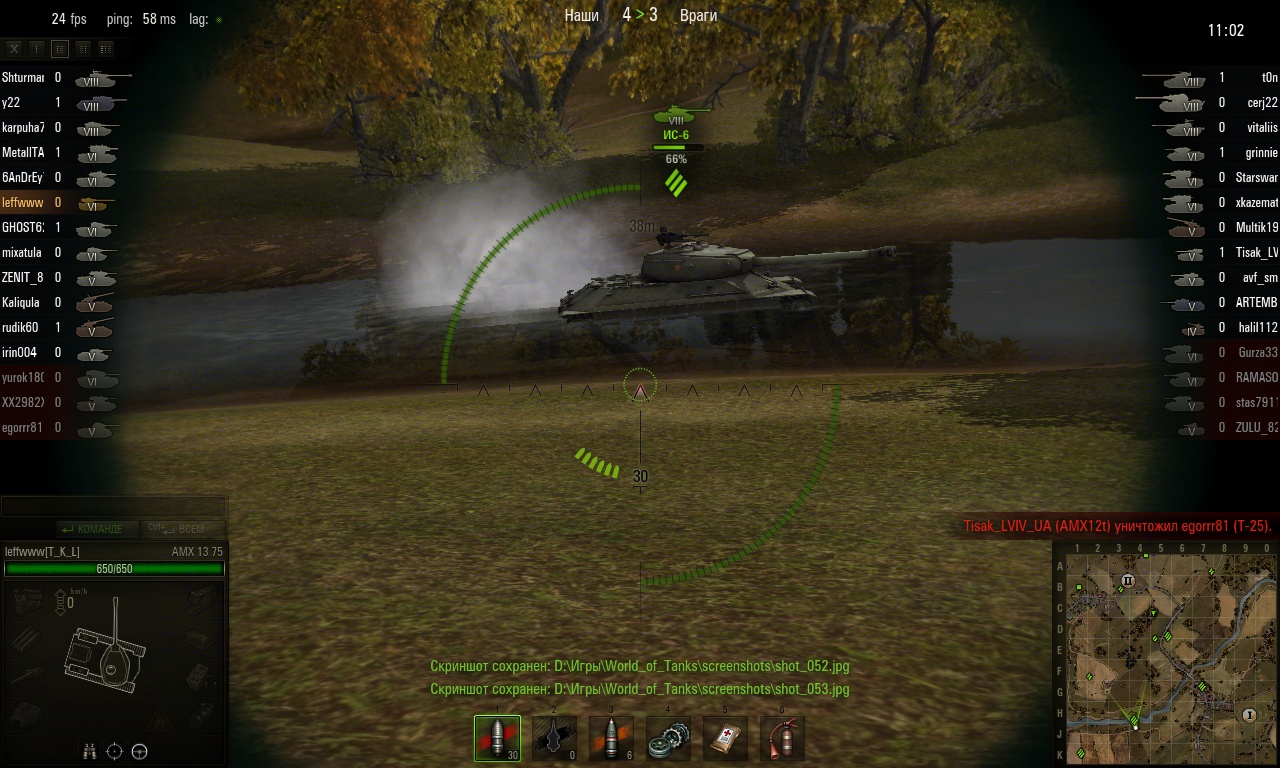Send chat to team with КОМАНДЕ button

pos(92,529)
